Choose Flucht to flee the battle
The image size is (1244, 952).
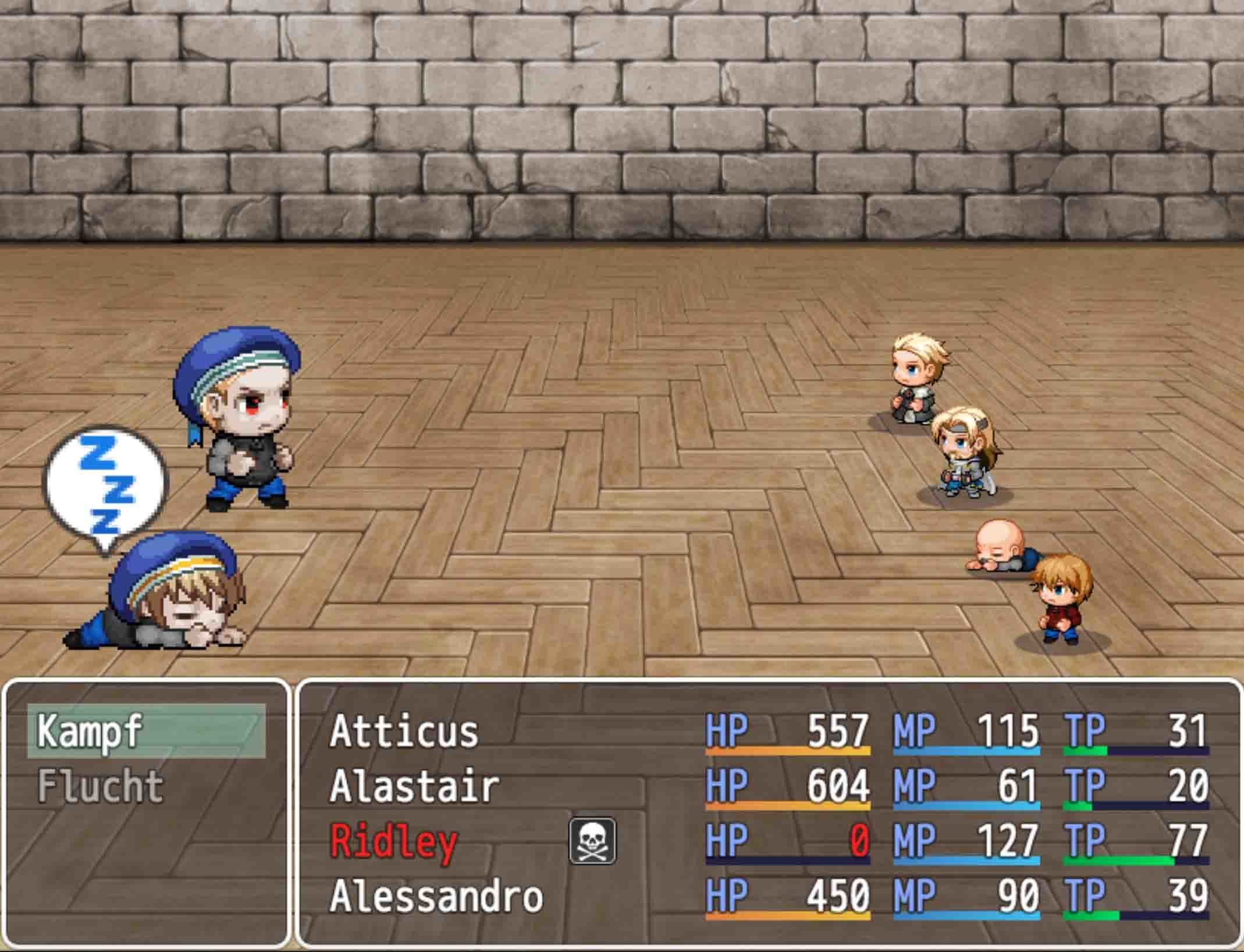click(x=100, y=786)
